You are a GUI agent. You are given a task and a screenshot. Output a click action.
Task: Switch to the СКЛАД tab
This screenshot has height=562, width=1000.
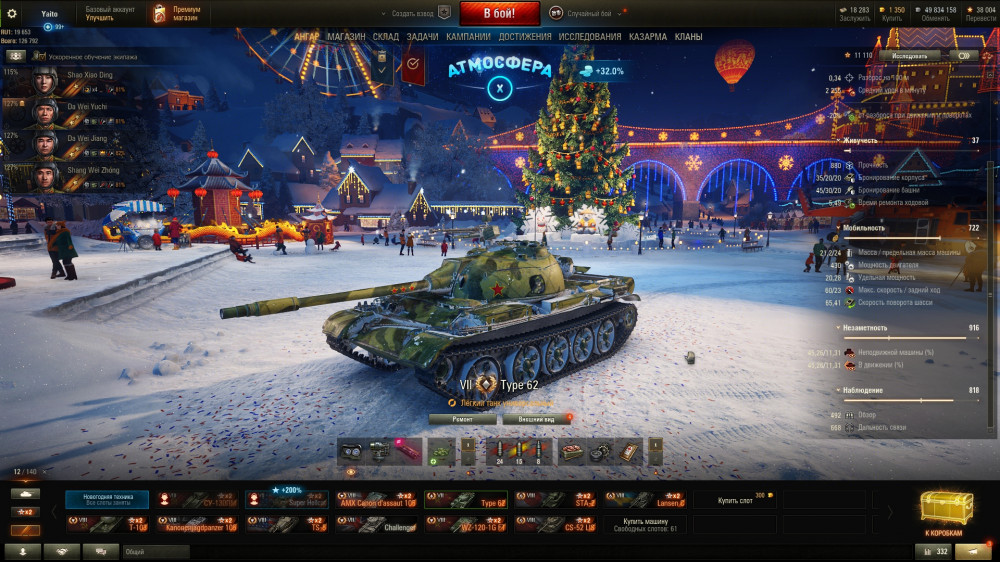[386, 37]
